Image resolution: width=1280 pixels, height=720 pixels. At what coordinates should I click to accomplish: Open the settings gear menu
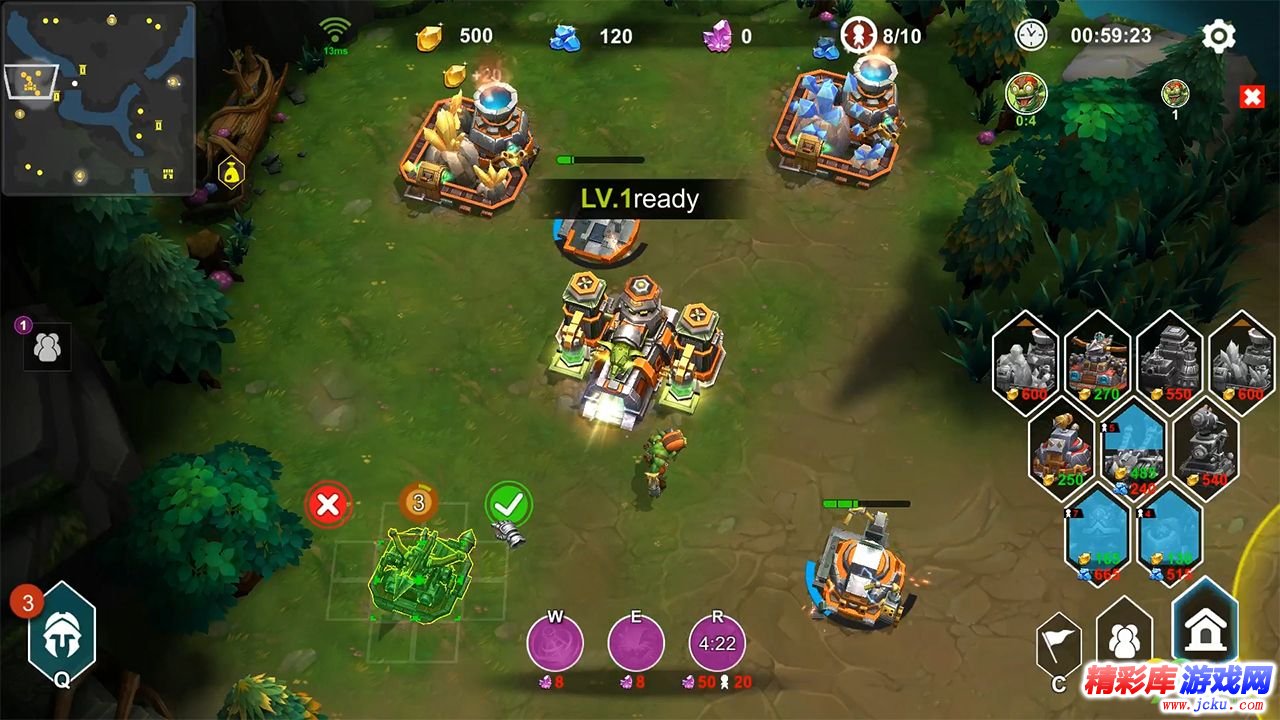point(1218,37)
